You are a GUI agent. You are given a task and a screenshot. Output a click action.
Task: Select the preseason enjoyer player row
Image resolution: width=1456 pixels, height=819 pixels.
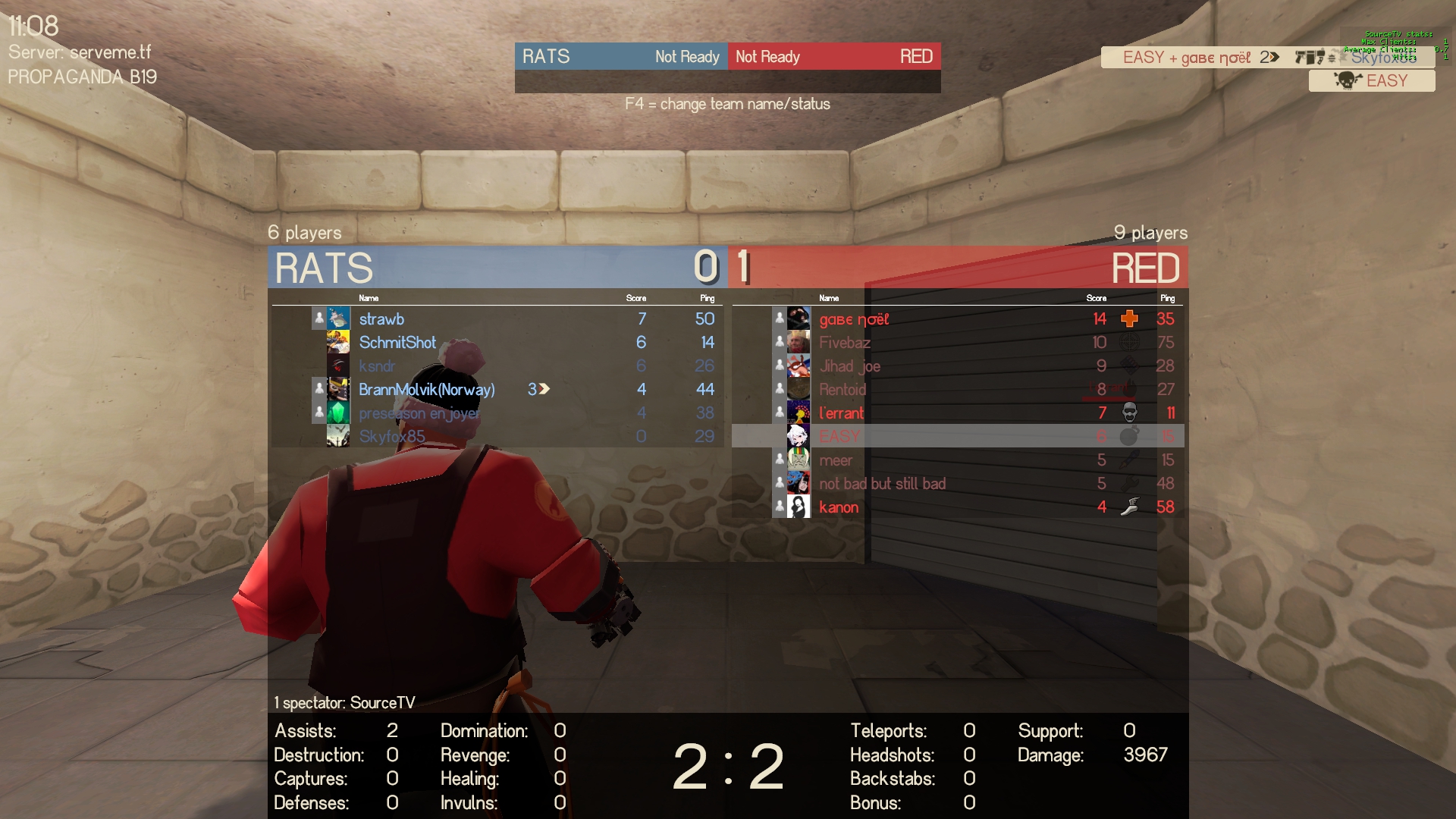419,413
